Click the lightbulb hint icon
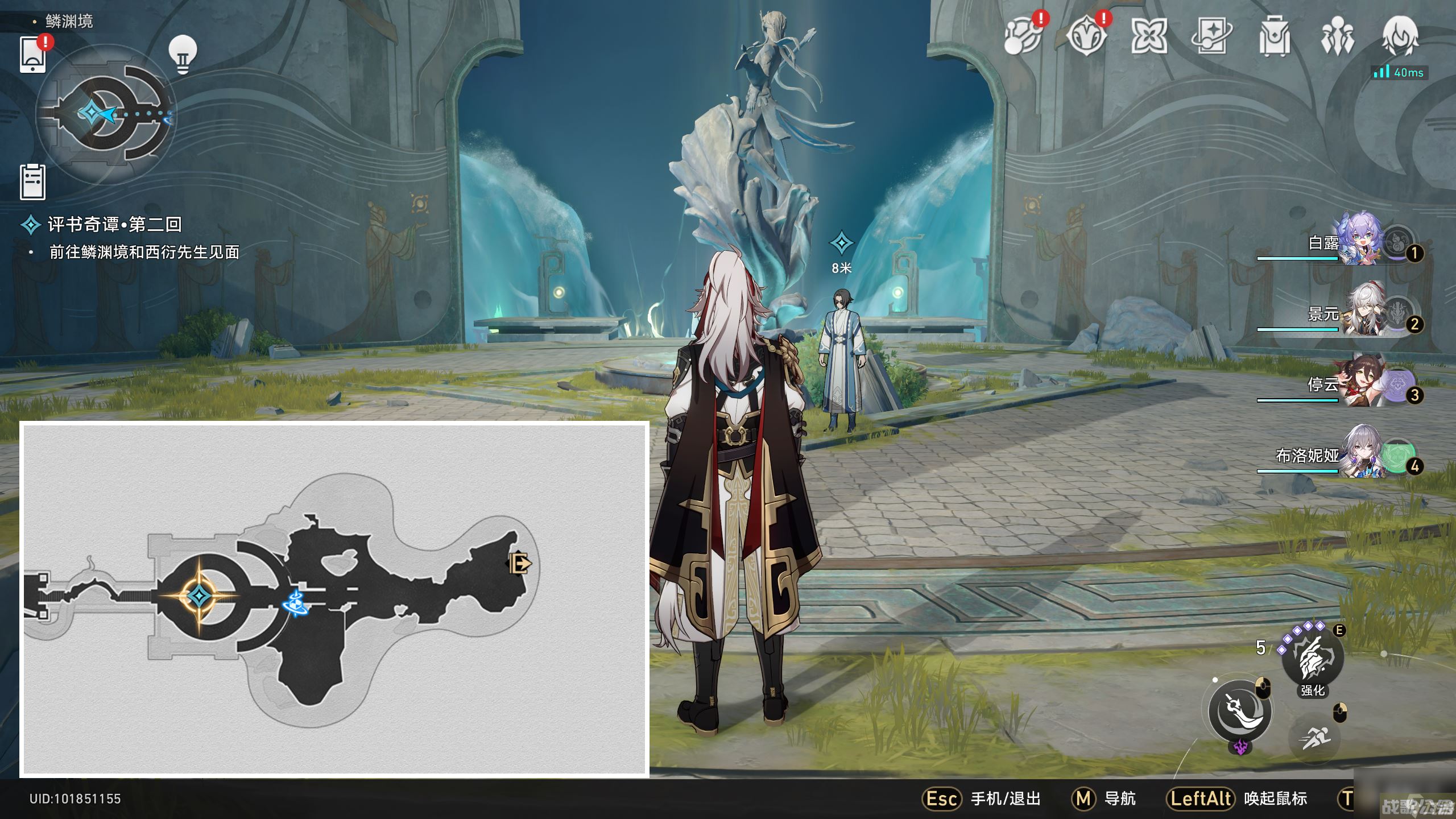1456x819 pixels. coord(183,55)
